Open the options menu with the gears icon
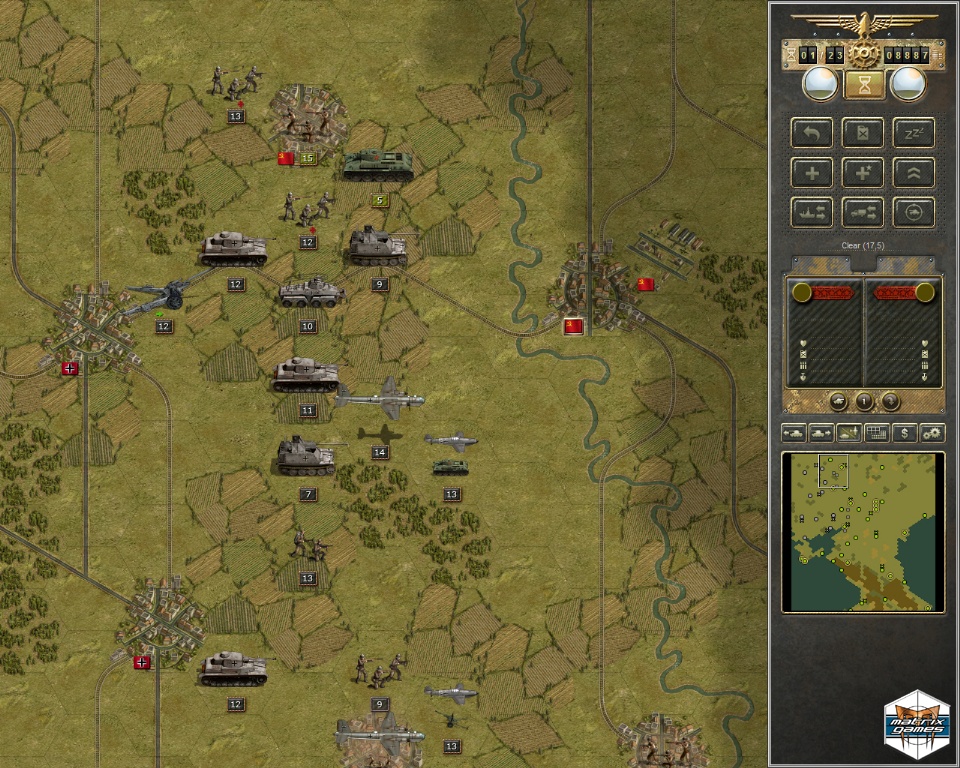This screenshot has height=768, width=960. (932, 433)
